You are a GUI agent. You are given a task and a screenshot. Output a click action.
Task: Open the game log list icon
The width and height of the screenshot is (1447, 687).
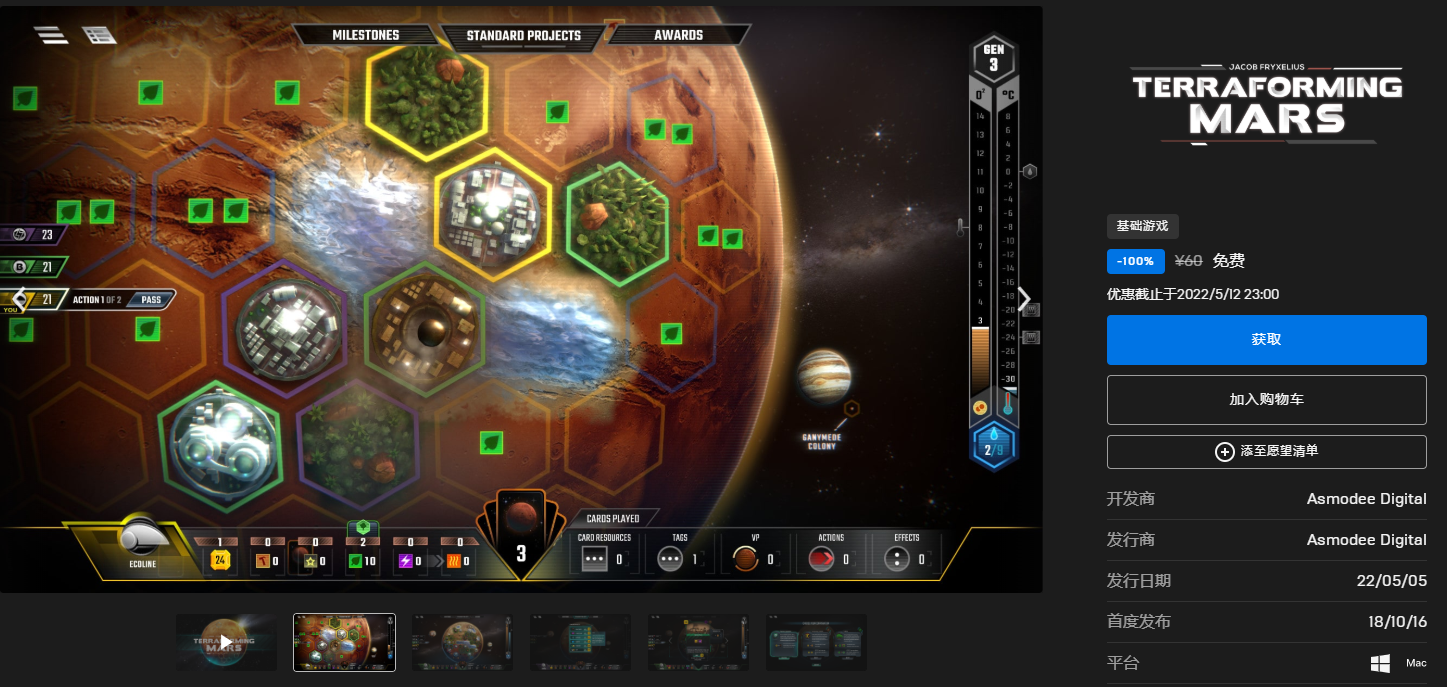pyautogui.click(x=100, y=34)
